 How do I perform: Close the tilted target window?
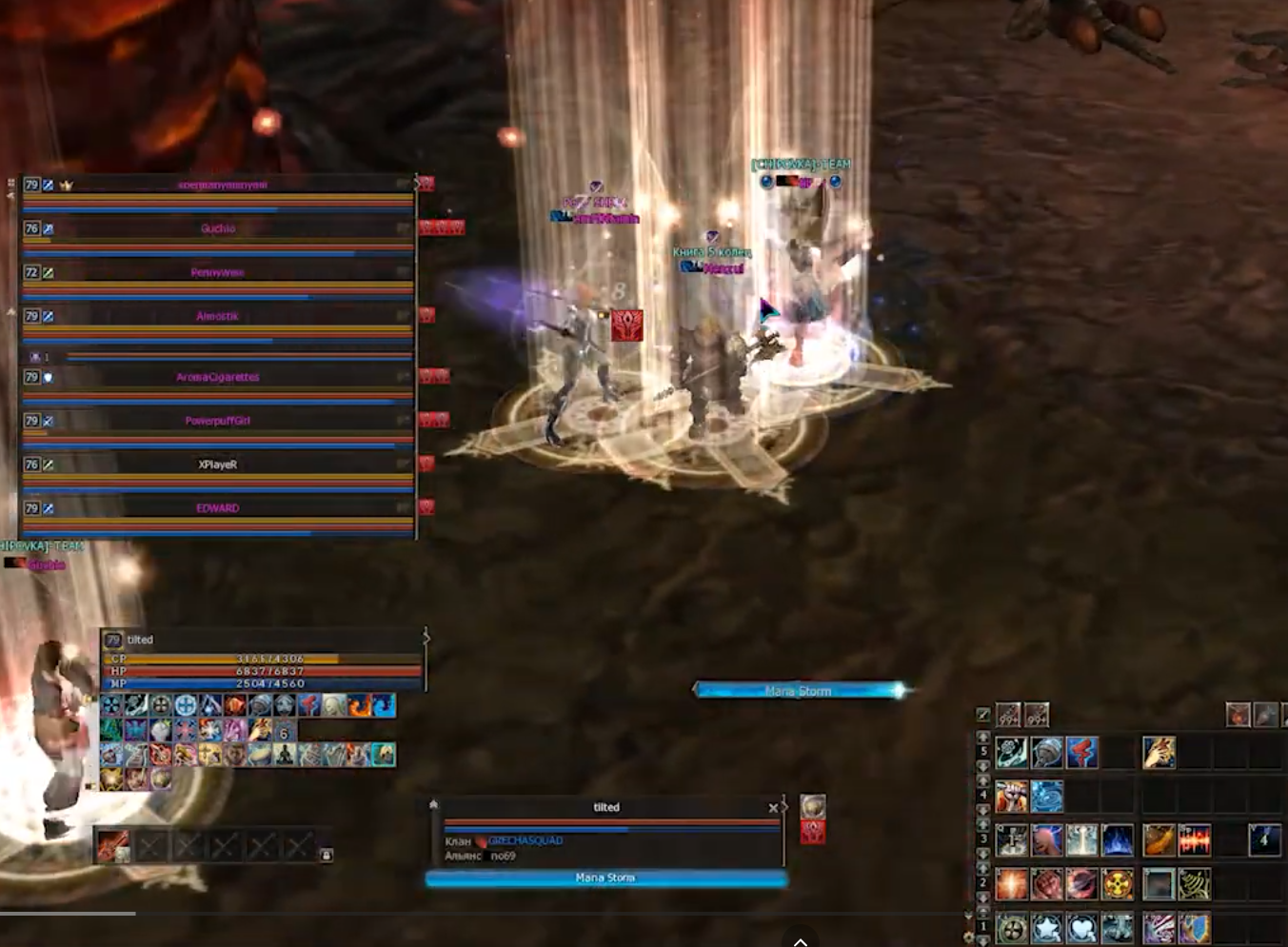[773, 808]
